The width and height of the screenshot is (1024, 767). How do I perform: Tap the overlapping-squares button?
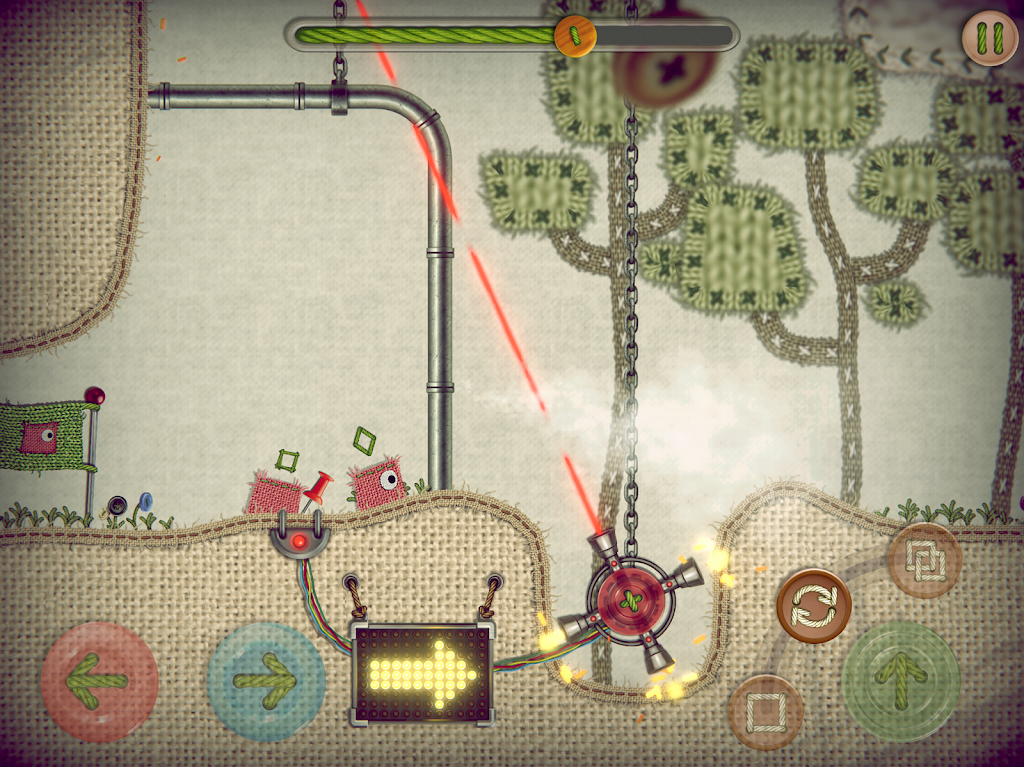pyautogui.click(x=923, y=560)
